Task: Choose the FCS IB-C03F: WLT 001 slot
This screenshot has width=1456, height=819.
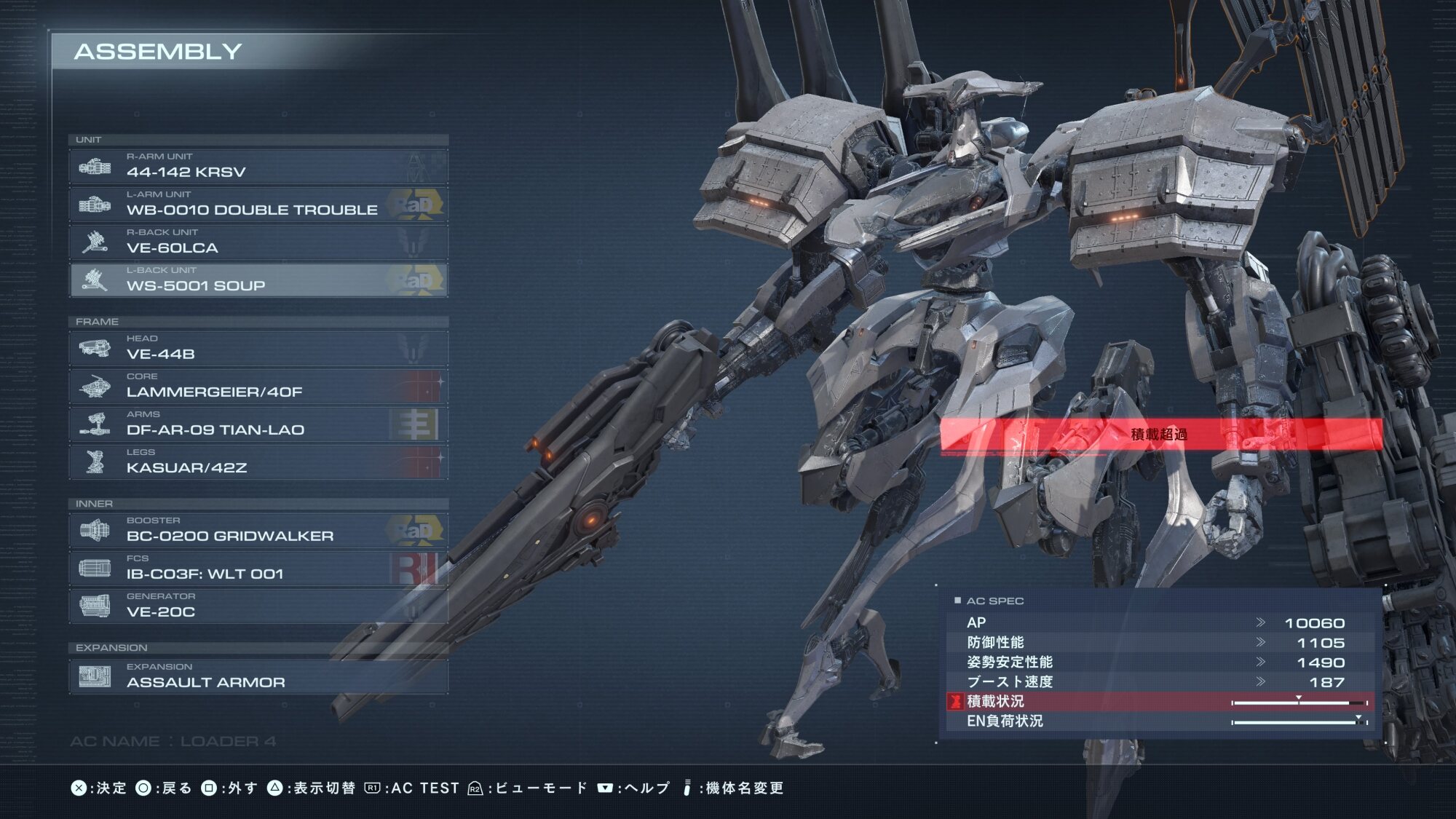Action: 258,568
